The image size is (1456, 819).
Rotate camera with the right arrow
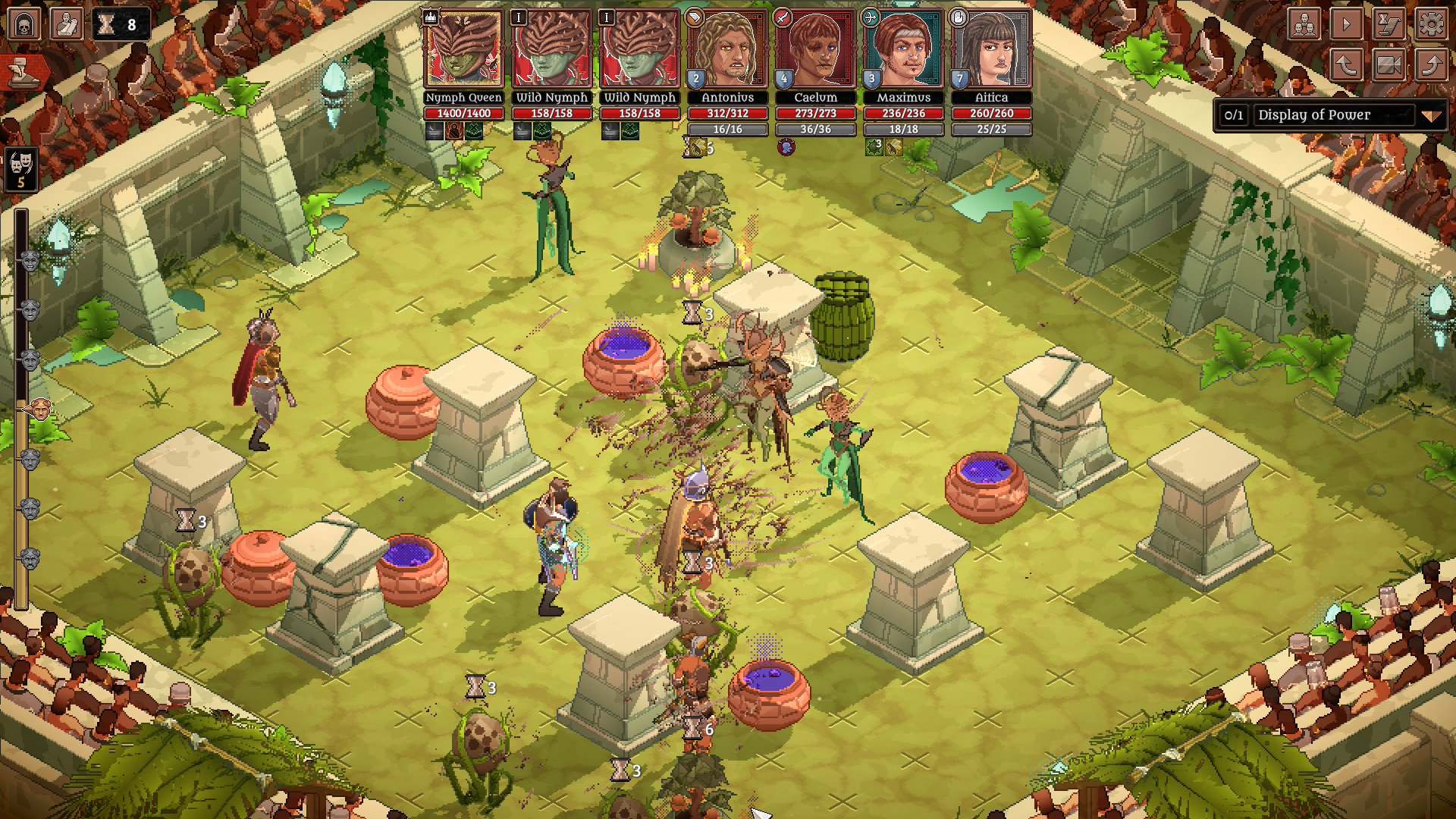1431,65
